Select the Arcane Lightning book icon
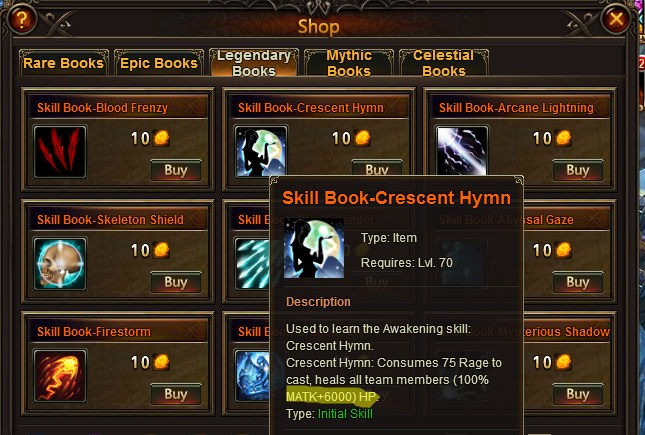The image size is (645, 435). coord(462,152)
